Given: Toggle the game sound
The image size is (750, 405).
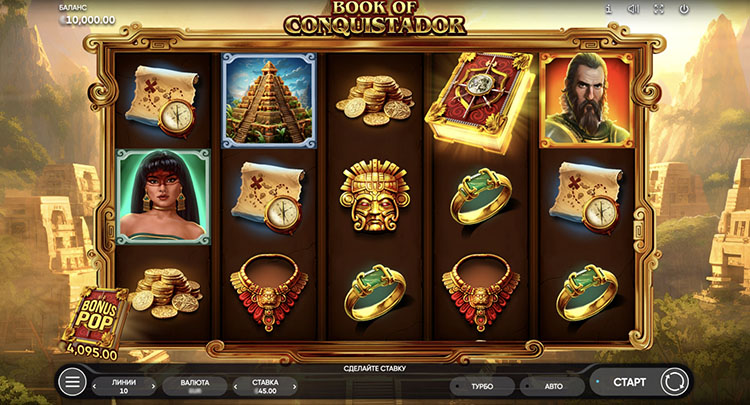Looking at the screenshot, I should click(633, 9).
